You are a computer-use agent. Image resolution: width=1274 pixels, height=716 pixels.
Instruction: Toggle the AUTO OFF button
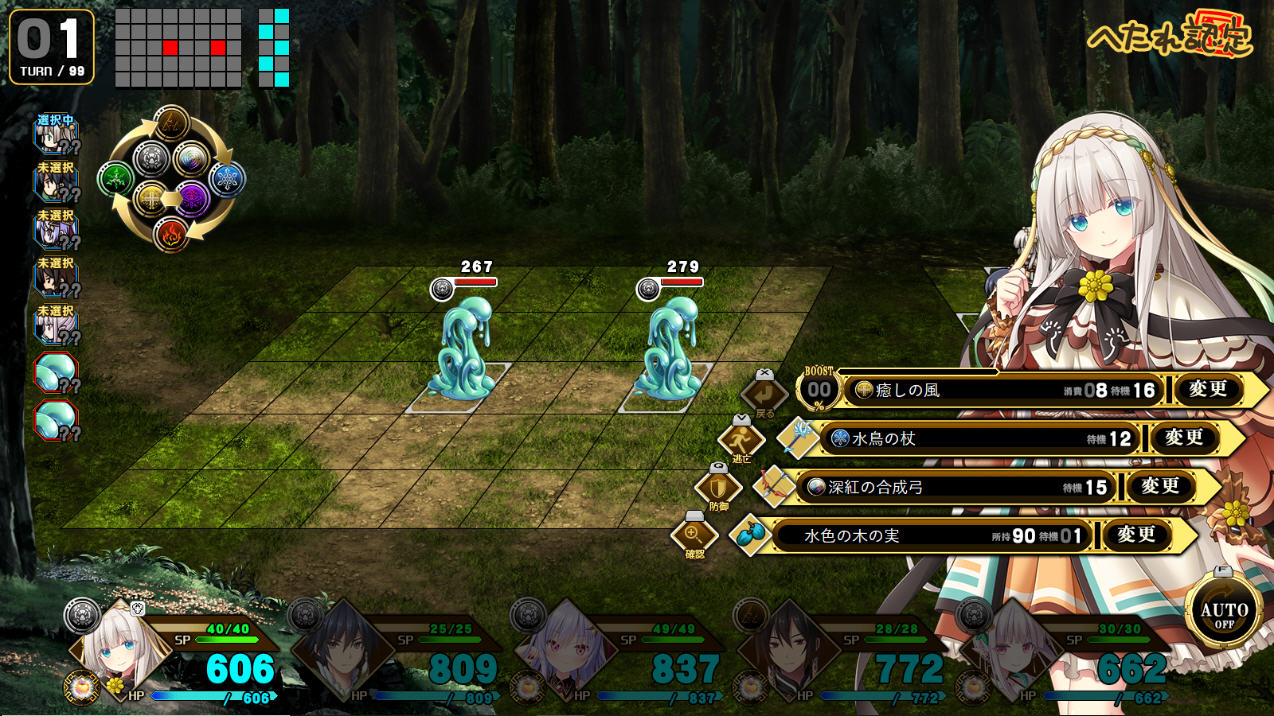[1224, 610]
